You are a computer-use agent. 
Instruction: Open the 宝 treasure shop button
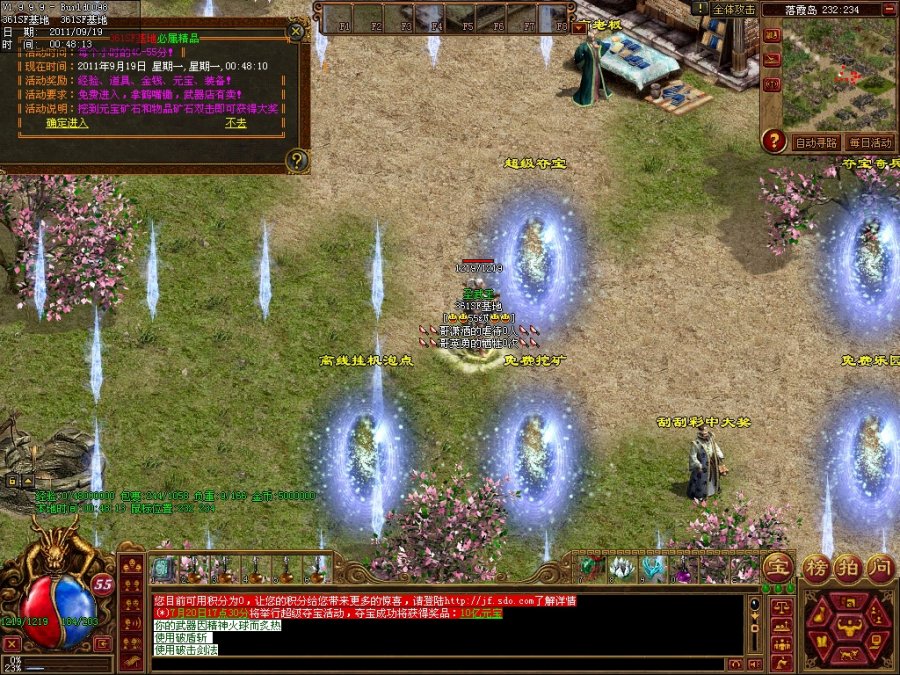pyautogui.click(x=777, y=568)
